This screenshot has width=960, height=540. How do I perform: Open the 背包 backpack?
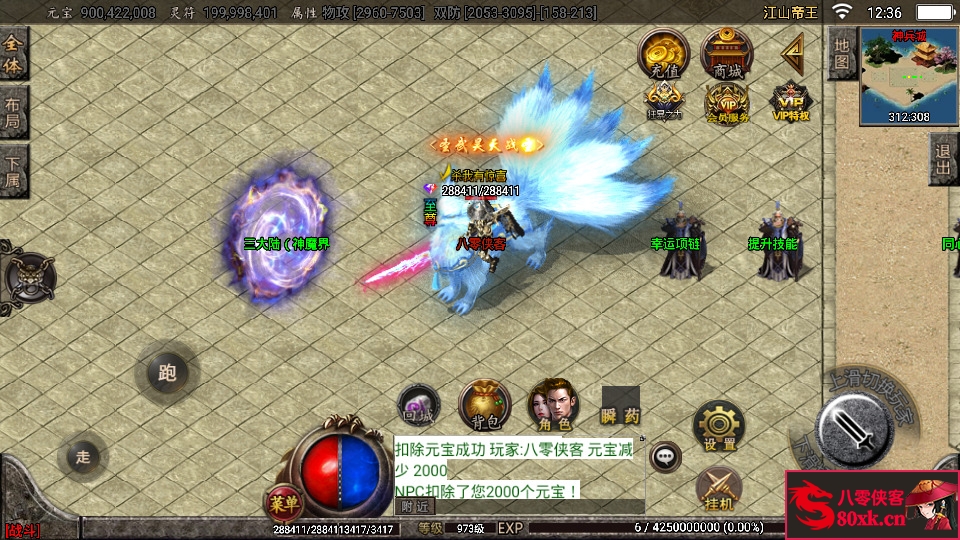[x=484, y=405]
